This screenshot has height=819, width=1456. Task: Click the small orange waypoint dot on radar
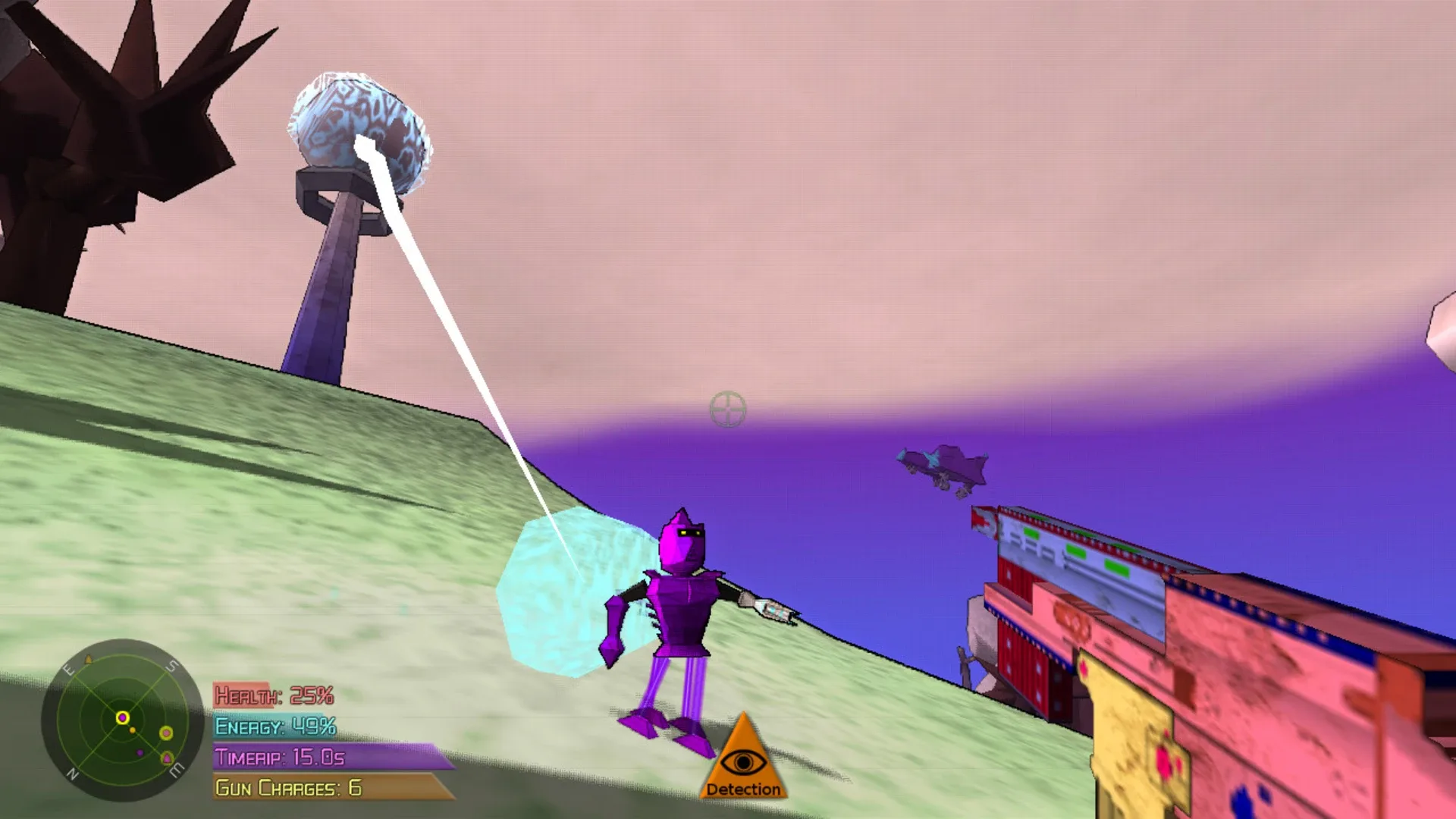point(132,730)
